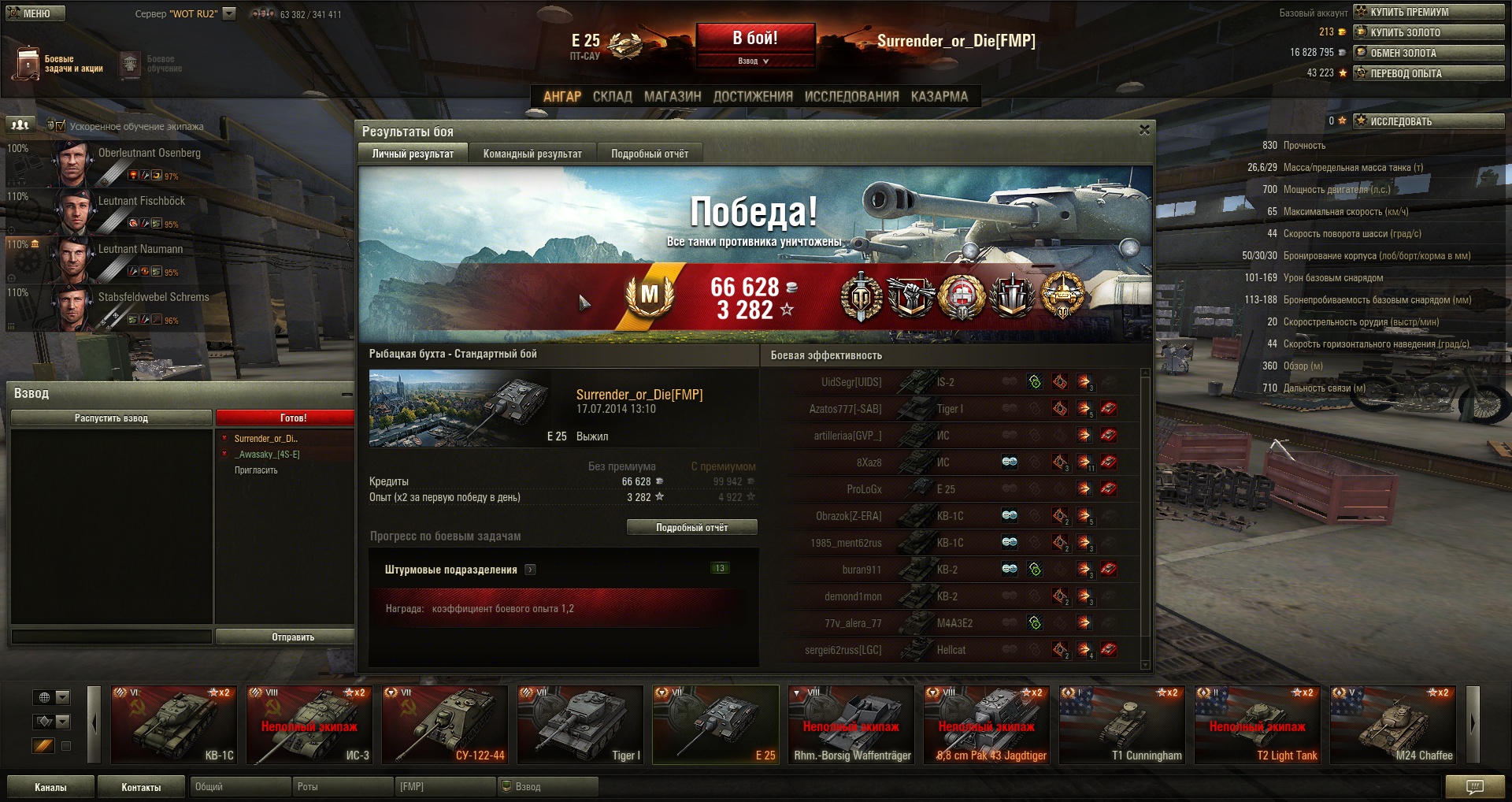Enter the КАЗАРМА barracks
Viewport: 1512px width, 802px height.
(x=939, y=96)
